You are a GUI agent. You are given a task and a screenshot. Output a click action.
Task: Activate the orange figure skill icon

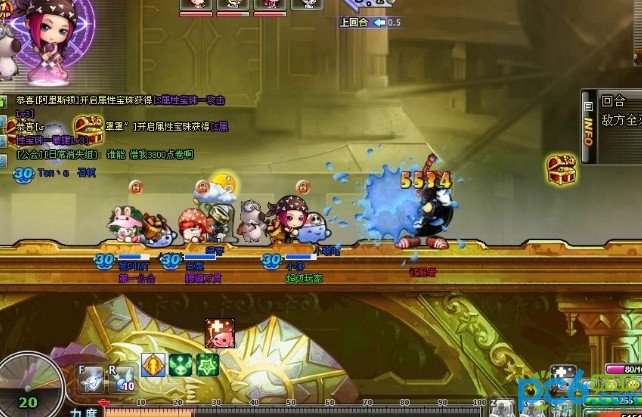(153, 365)
